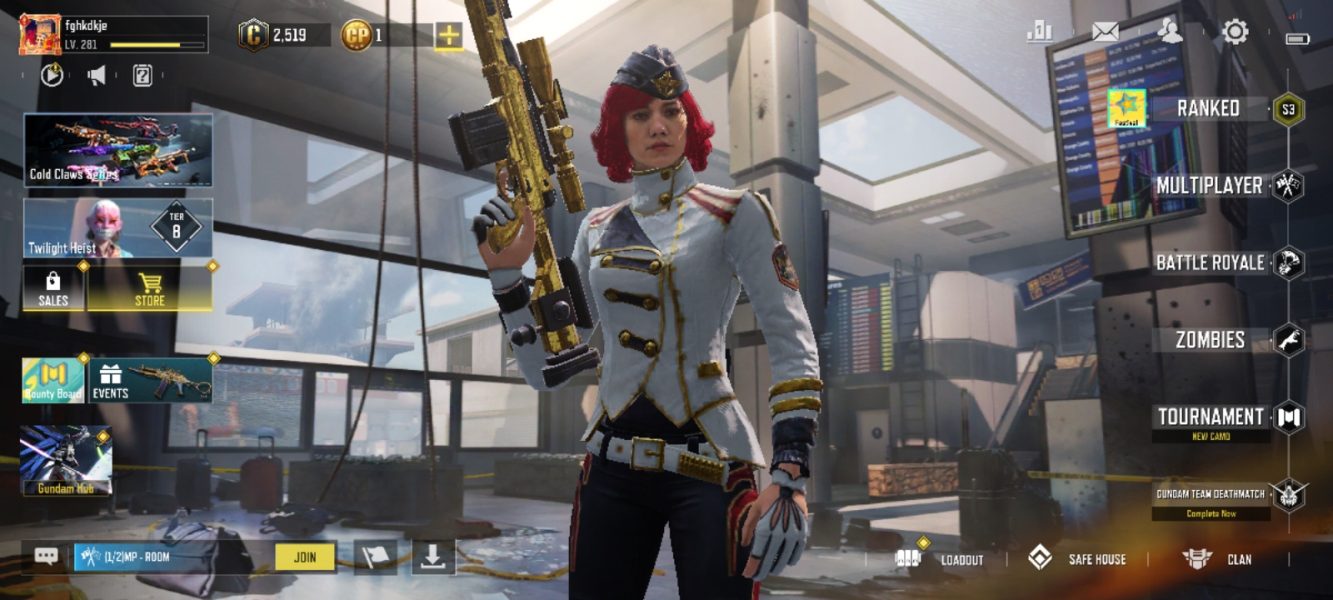The width and height of the screenshot is (1333, 600).
Task: Open the Gundam Hub tile
Action: coord(66,461)
